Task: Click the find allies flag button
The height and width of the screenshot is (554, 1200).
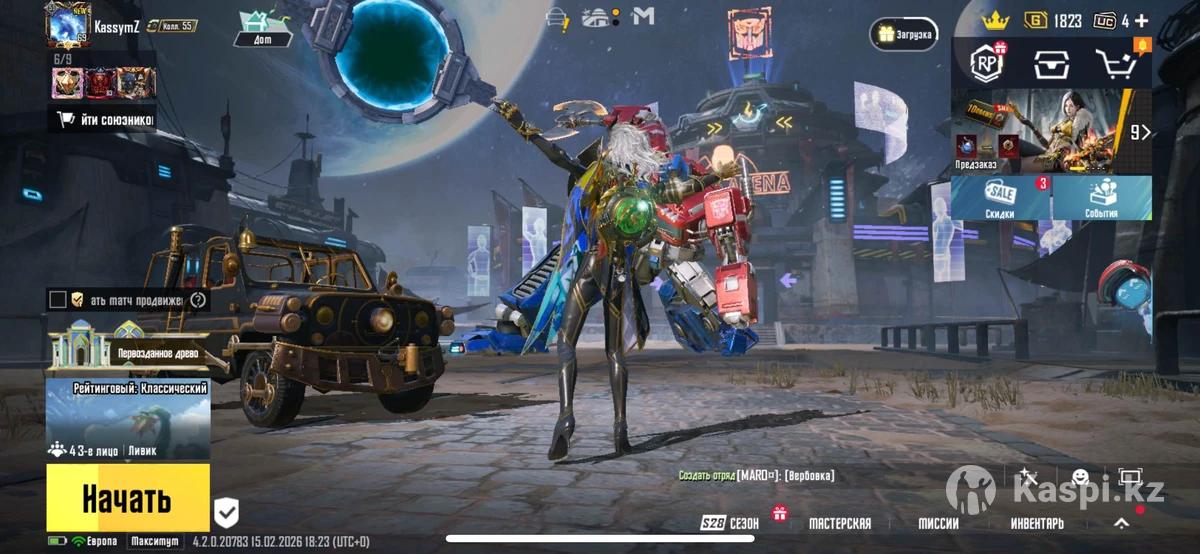Action: click(x=104, y=121)
